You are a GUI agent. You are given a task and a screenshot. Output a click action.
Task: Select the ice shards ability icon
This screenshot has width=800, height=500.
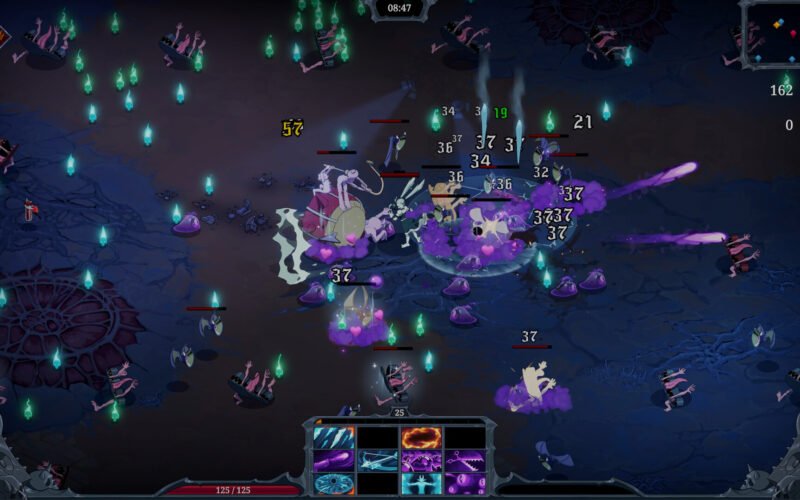click(332, 438)
